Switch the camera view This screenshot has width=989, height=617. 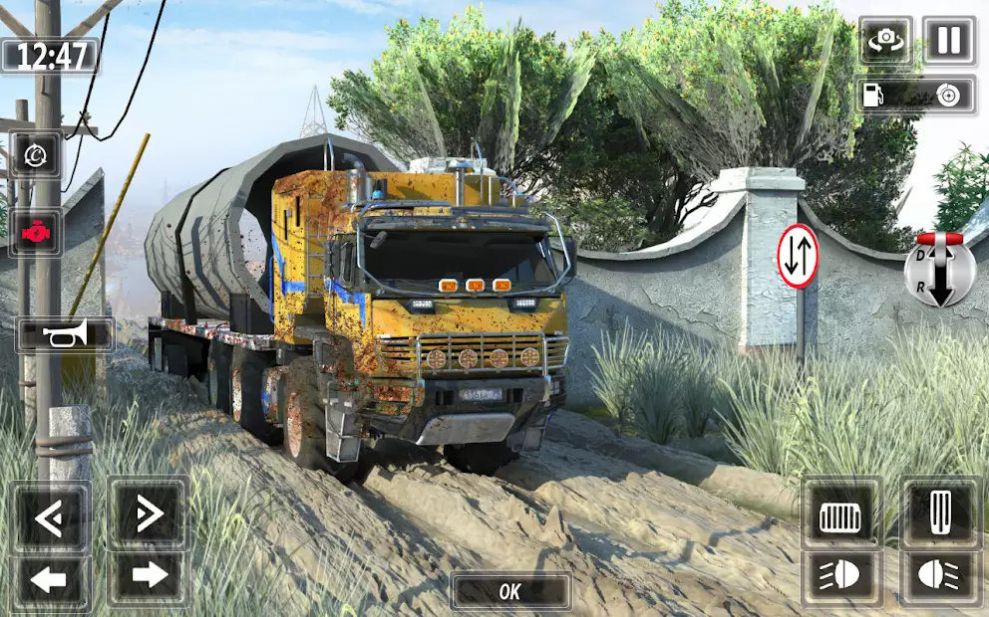[x=885, y=41]
